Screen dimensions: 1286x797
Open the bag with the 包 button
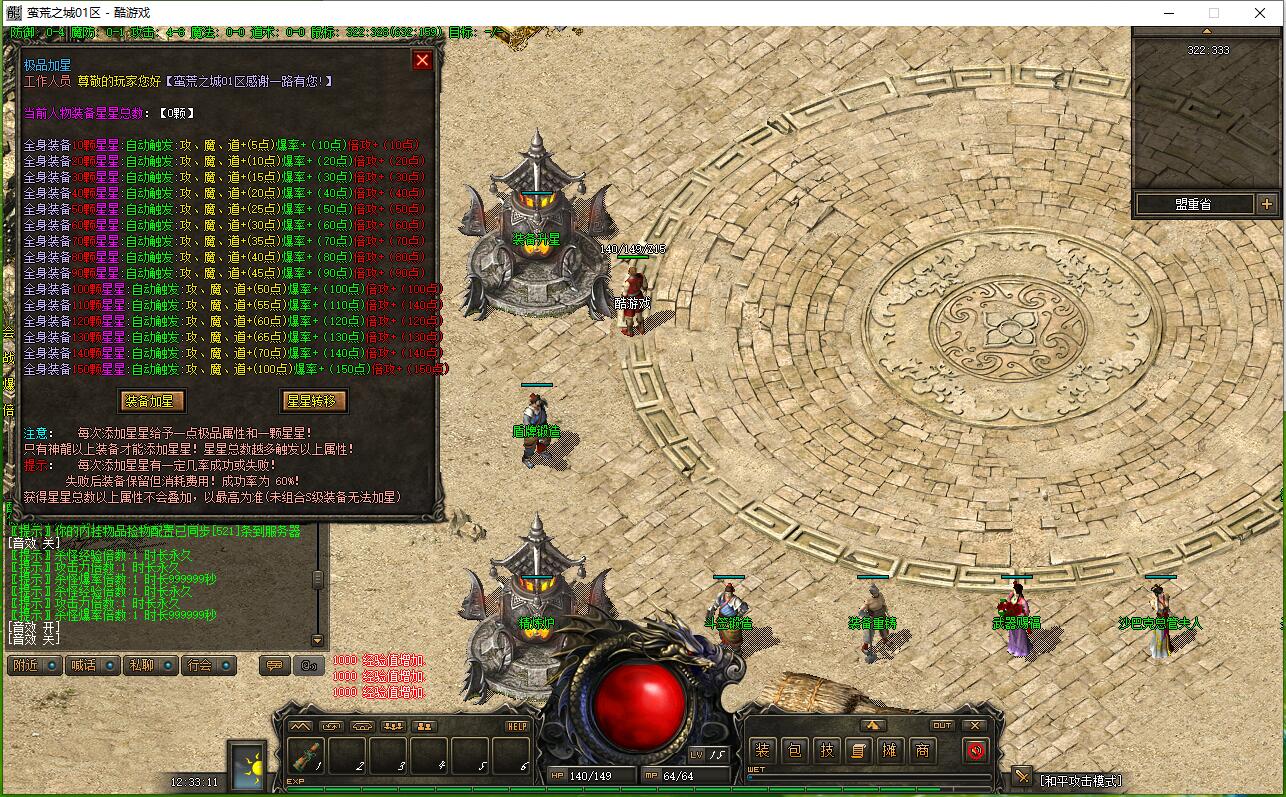[x=795, y=750]
